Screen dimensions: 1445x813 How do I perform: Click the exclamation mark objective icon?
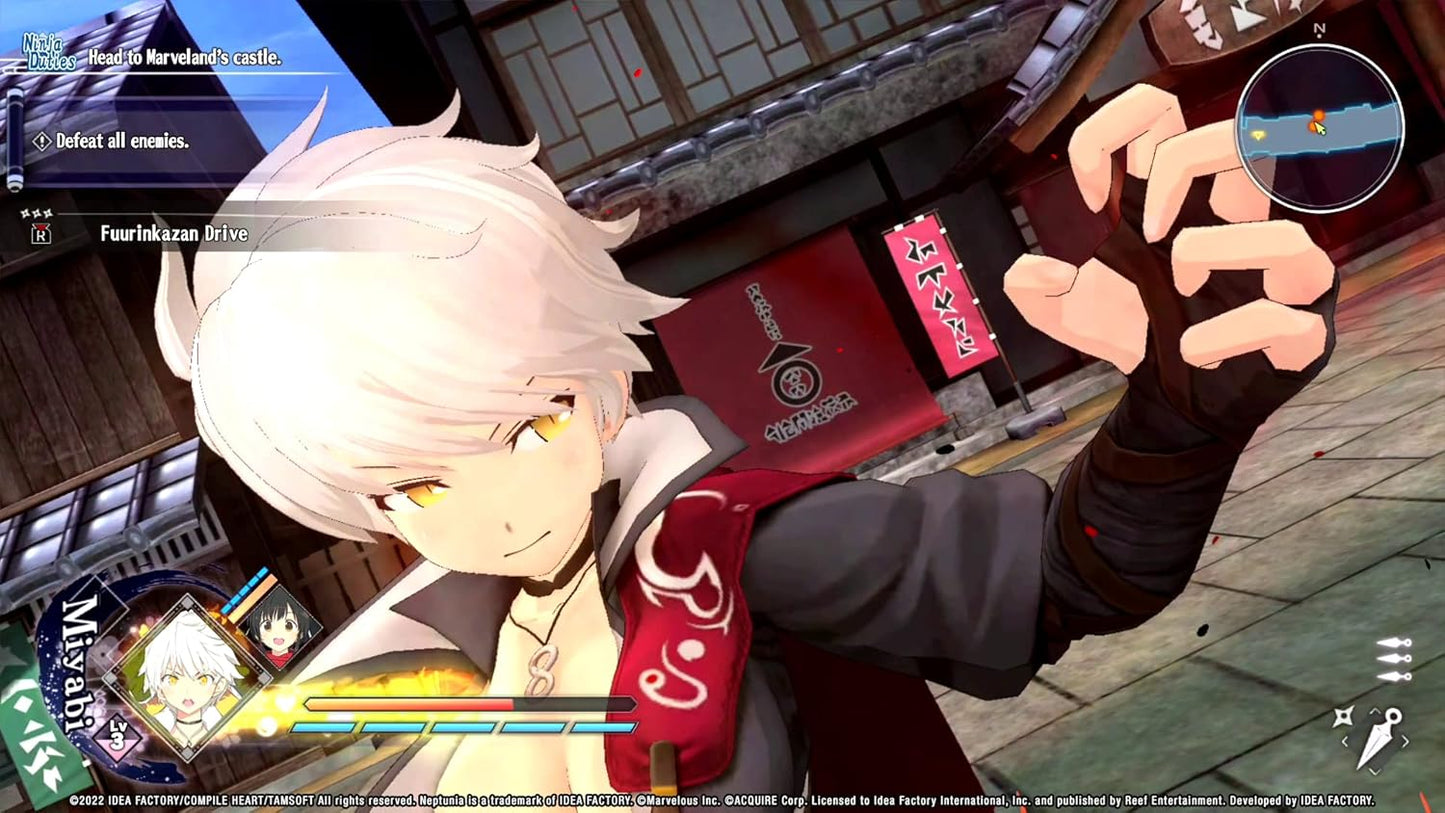click(42, 141)
